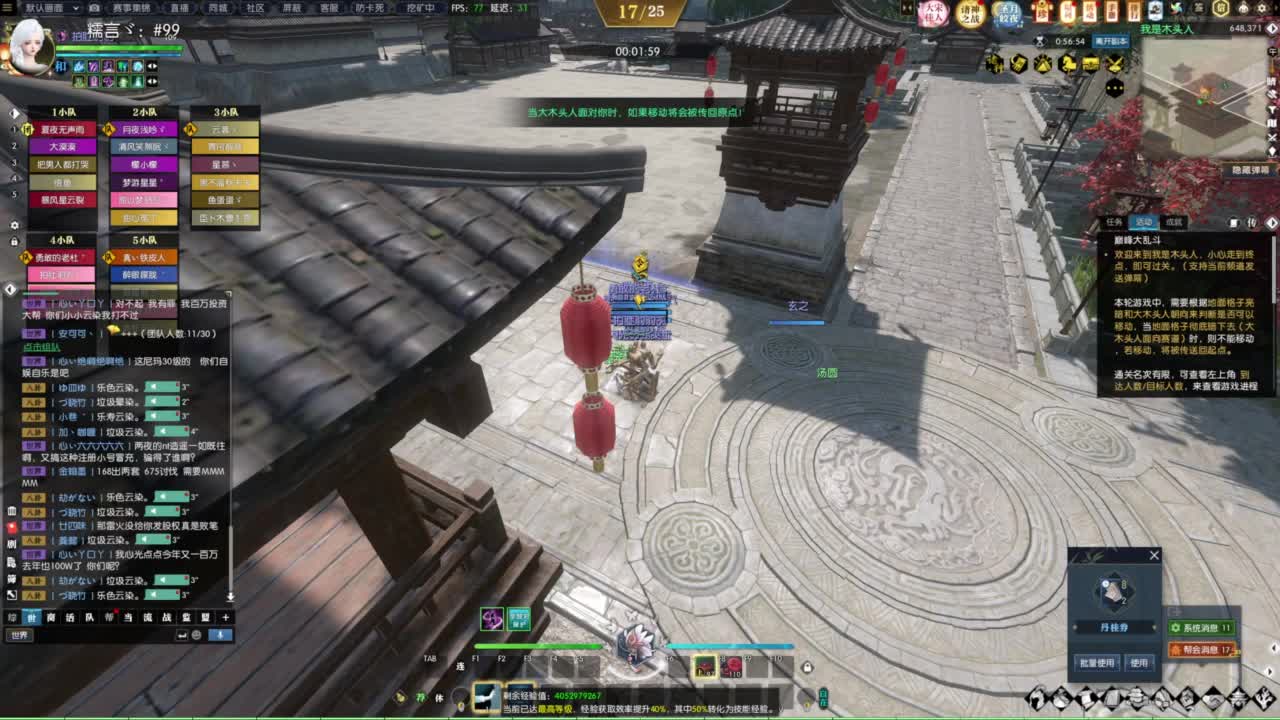Screen dimensions: 1280x720
Task: Toggle the skill bar lock icon
Action: point(807,667)
